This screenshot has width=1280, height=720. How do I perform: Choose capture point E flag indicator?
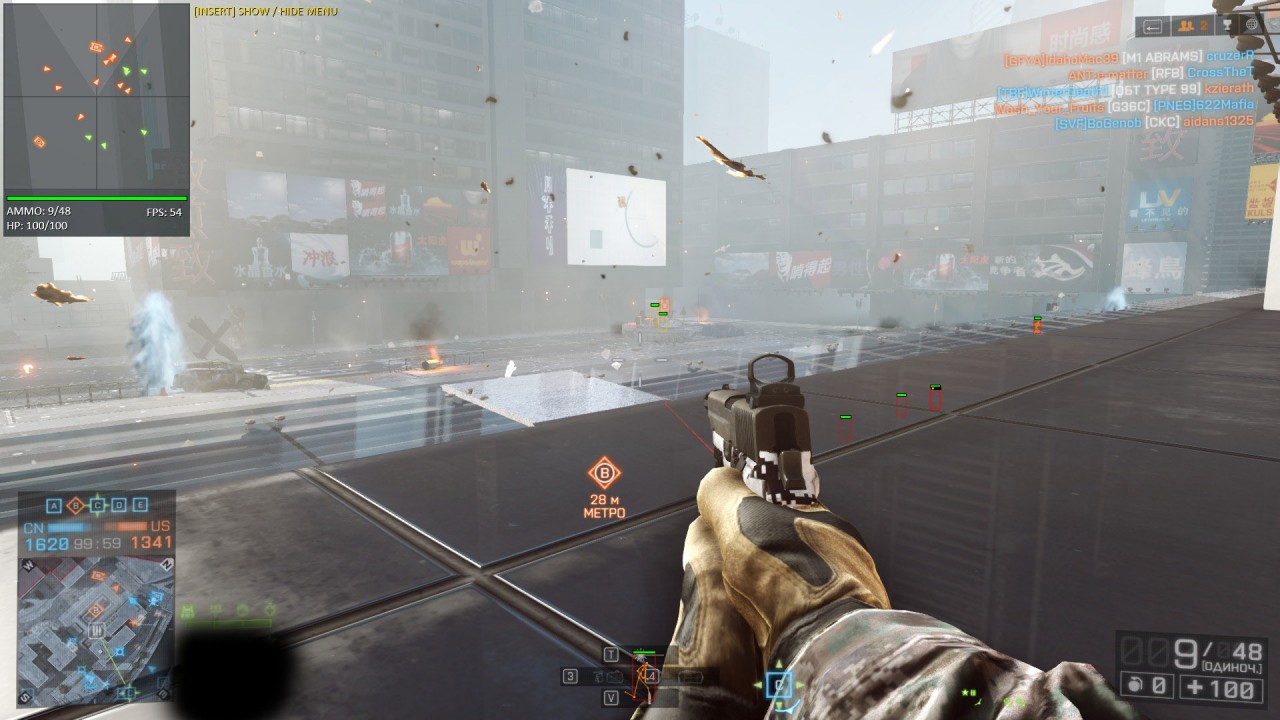pos(140,505)
